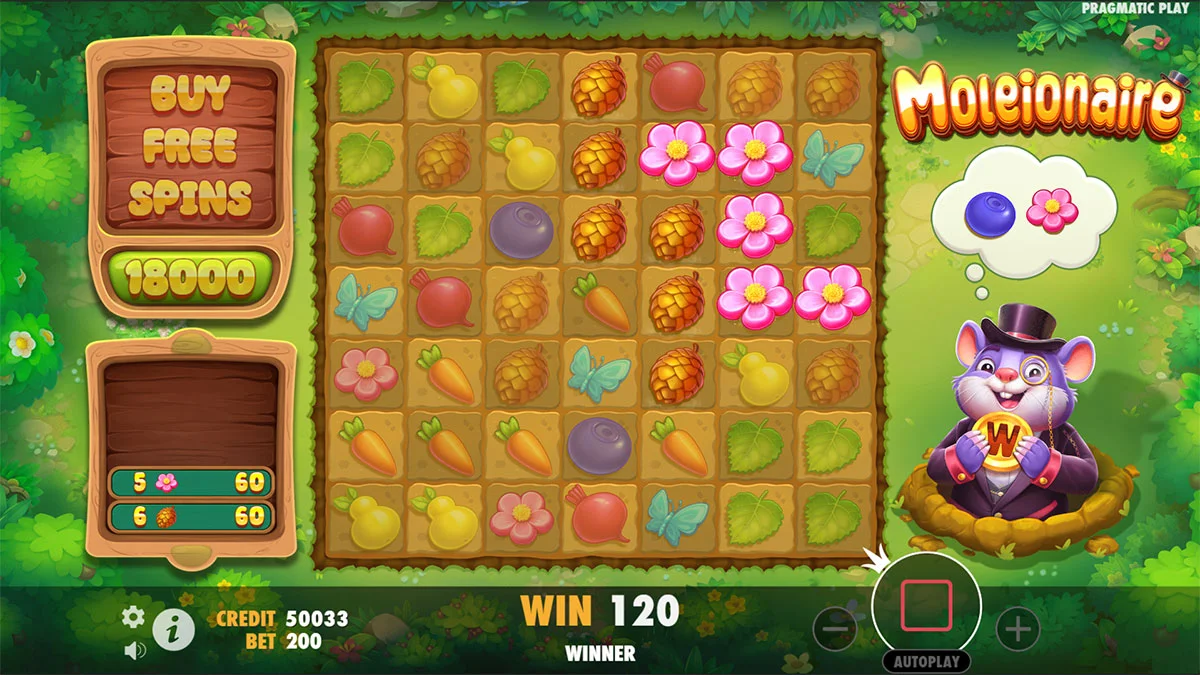Viewport: 1200px width, 675px height.
Task: Show game info with the 'i' button
Action: (x=174, y=630)
